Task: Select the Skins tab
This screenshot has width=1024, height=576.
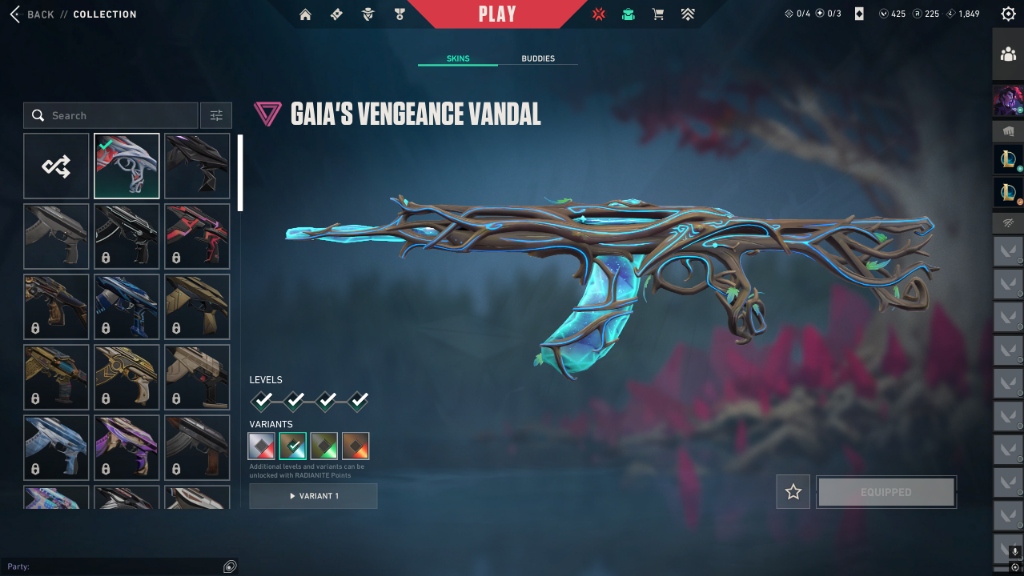Action: [x=457, y=59]
